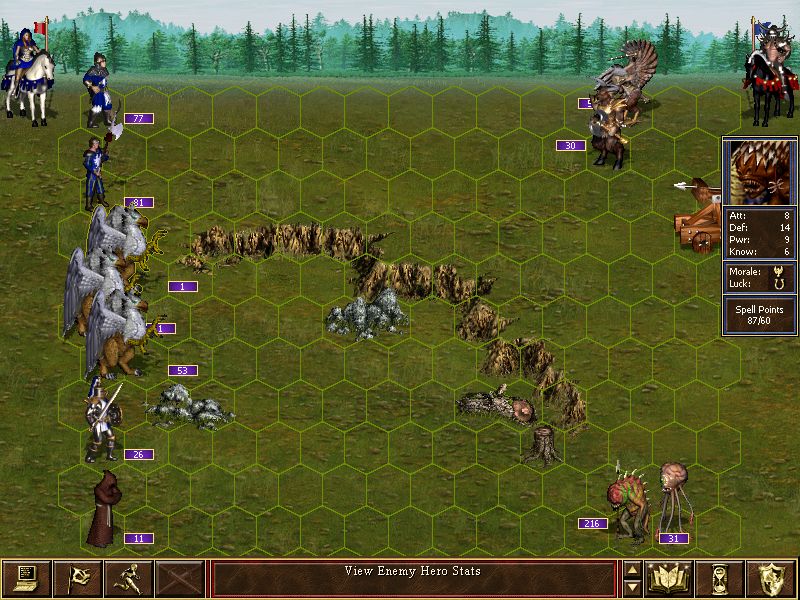Choose the hourglass wait button
Viewport: 800px width, 600px height.
(x=721, y=578)
